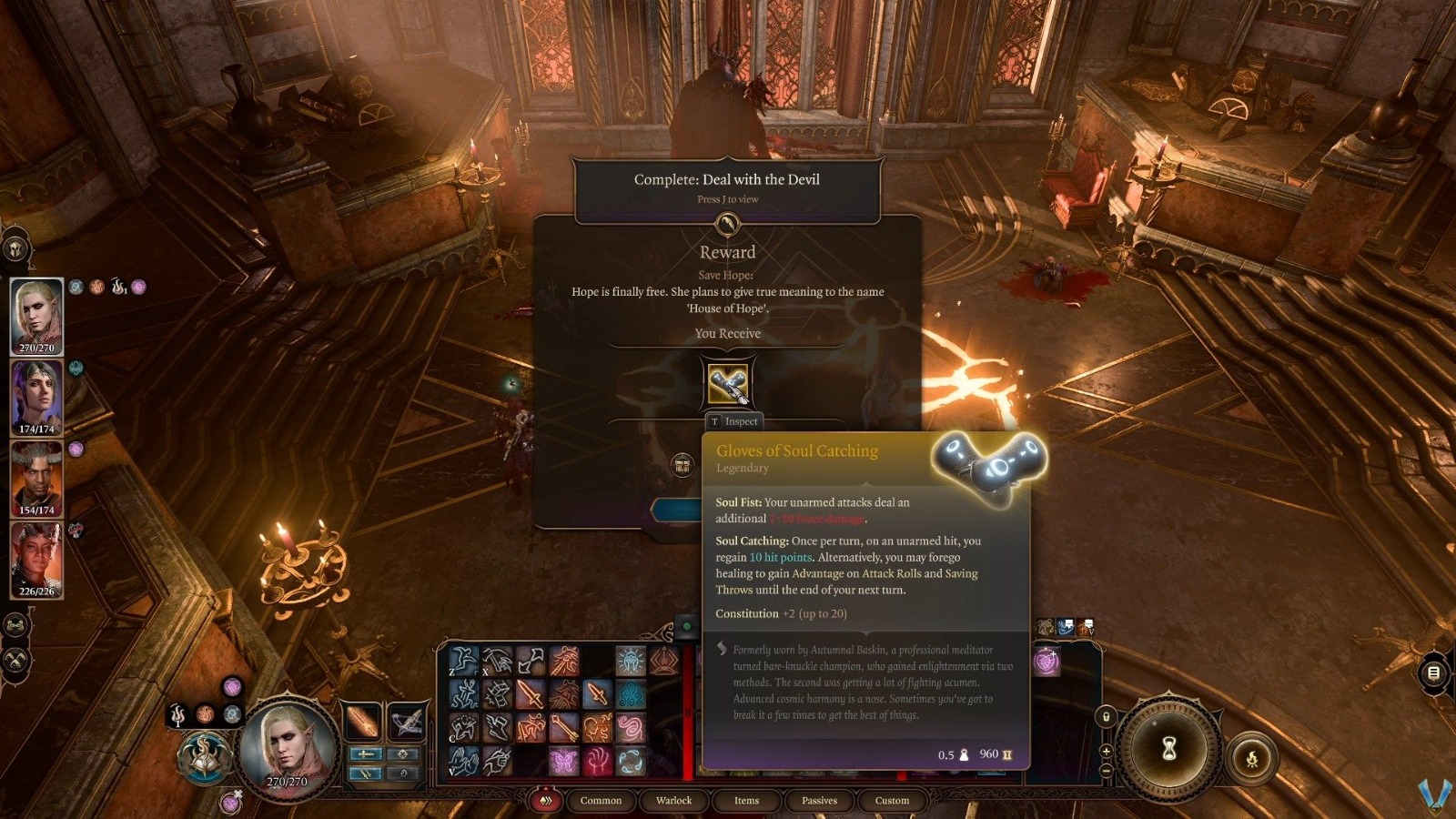Open the Custom hotbar tab
This screenshot has height=819, width=1456.
[x=892, y=801]
